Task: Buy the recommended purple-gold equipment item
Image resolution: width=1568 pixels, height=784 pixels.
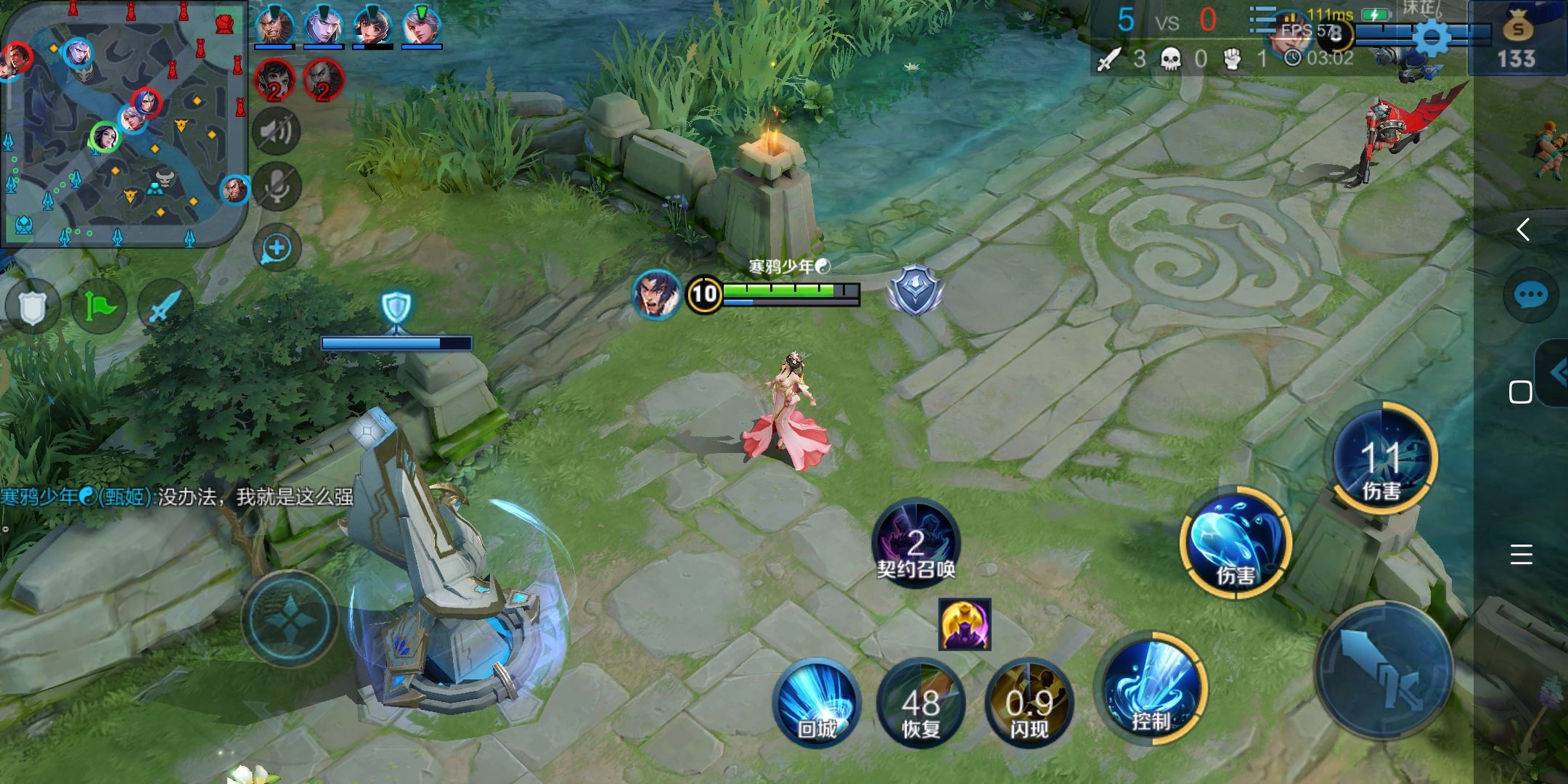Action: (x=964, y=624)
